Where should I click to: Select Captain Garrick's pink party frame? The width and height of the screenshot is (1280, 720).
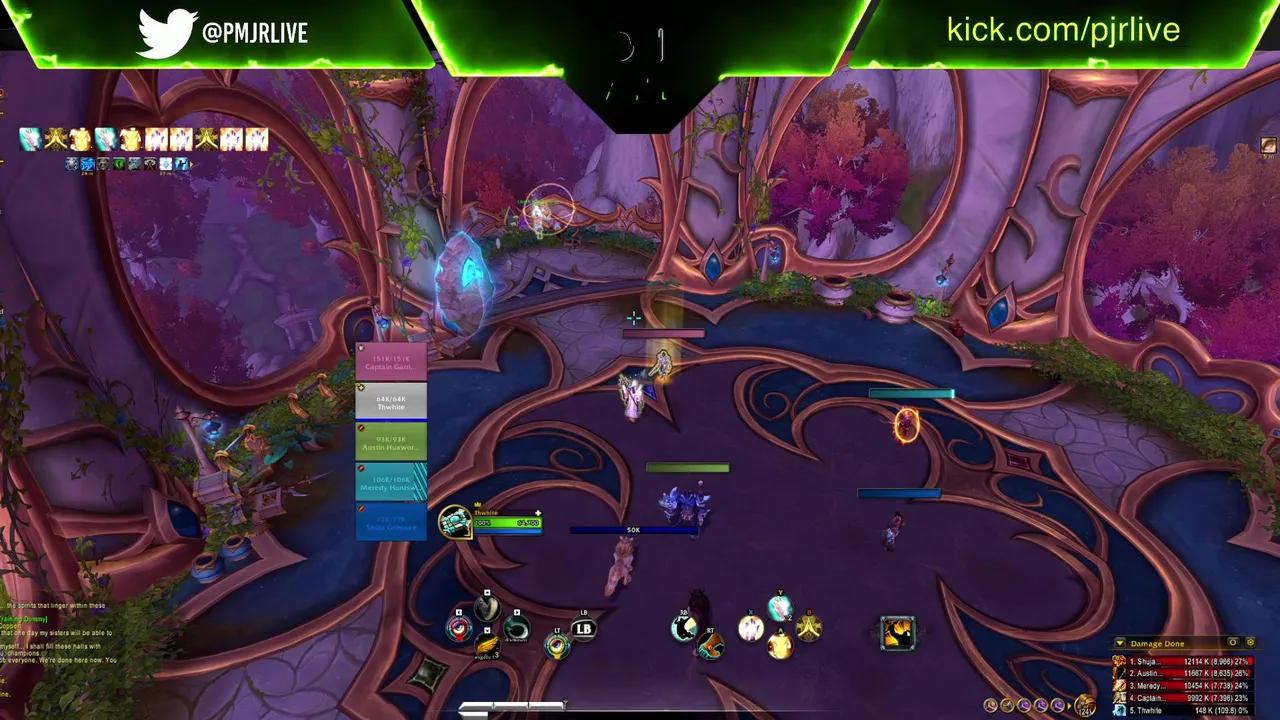tap(392, 361)
